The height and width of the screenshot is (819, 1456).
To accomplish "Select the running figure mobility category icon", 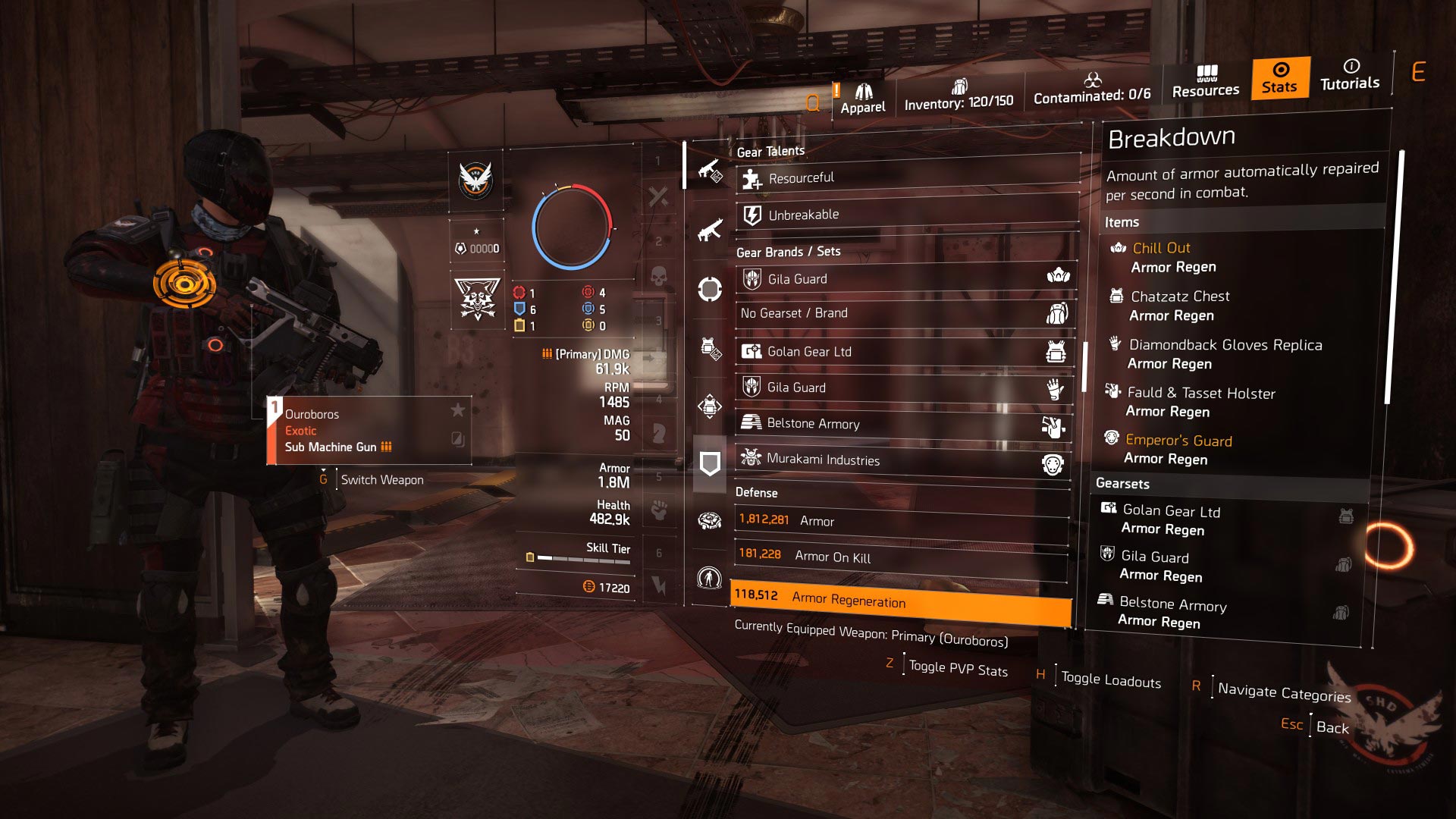I will 709,576.
